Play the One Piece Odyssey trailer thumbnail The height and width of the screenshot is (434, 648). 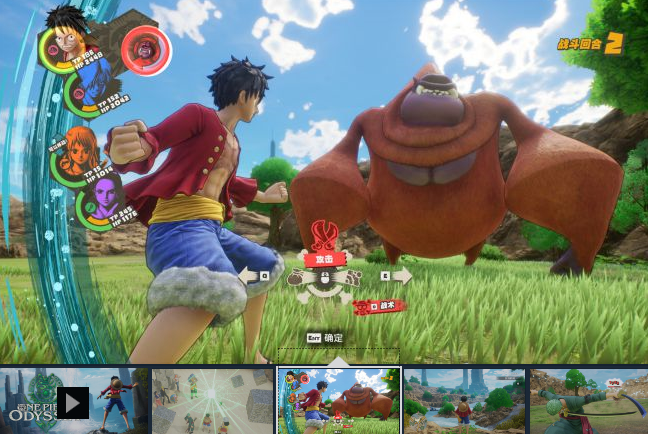73,402
